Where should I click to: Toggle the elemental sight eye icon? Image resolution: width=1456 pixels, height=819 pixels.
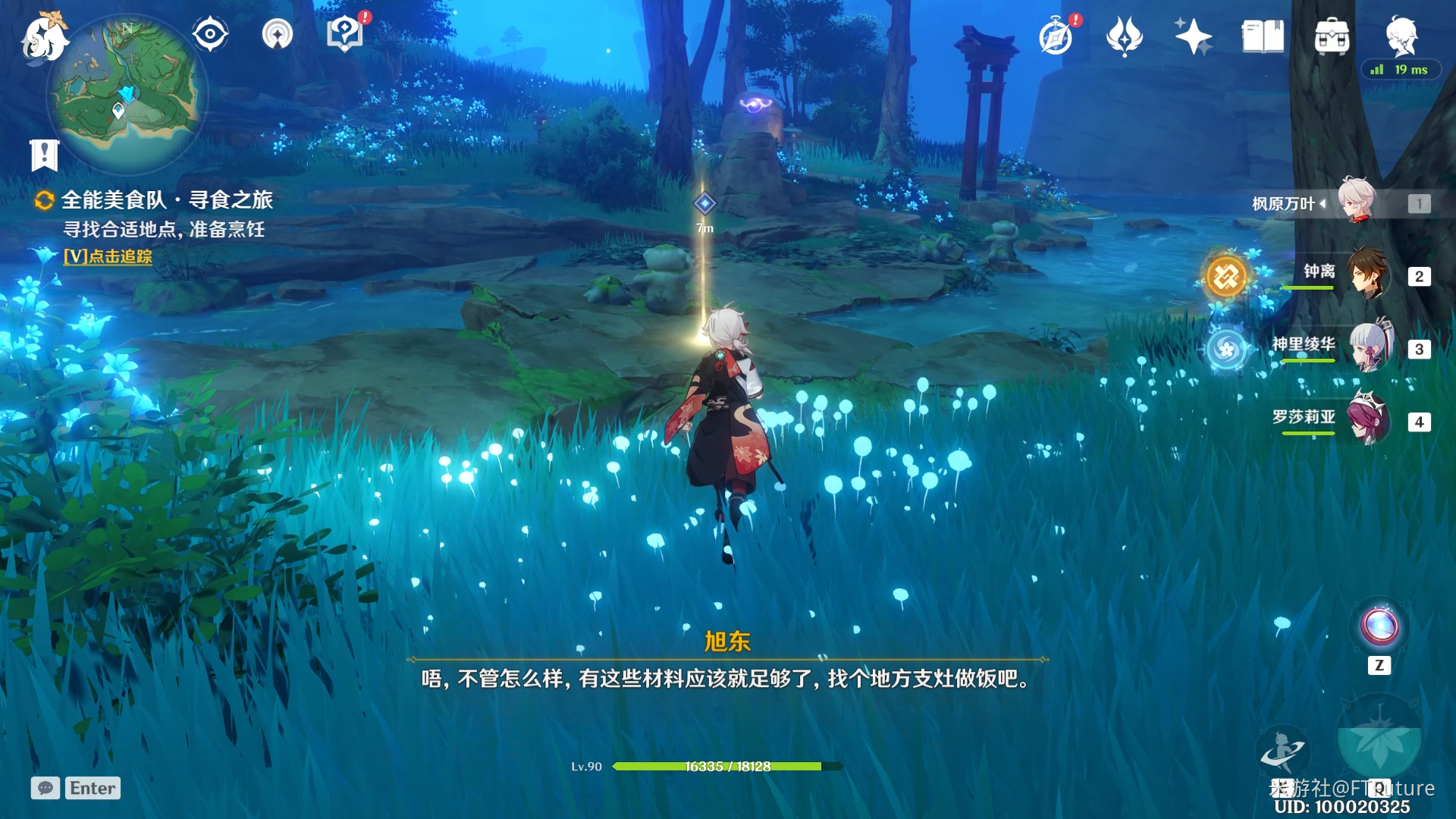(x=210, y=35)
